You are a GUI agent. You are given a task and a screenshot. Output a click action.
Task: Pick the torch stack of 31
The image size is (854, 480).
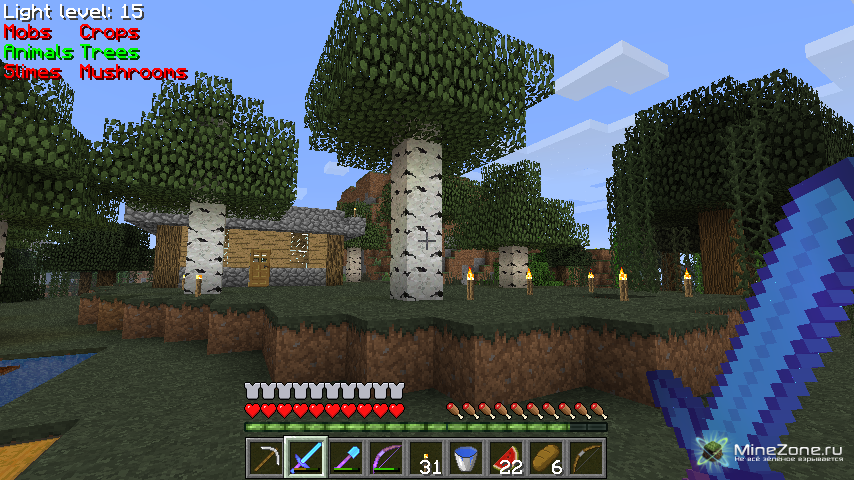426,458
